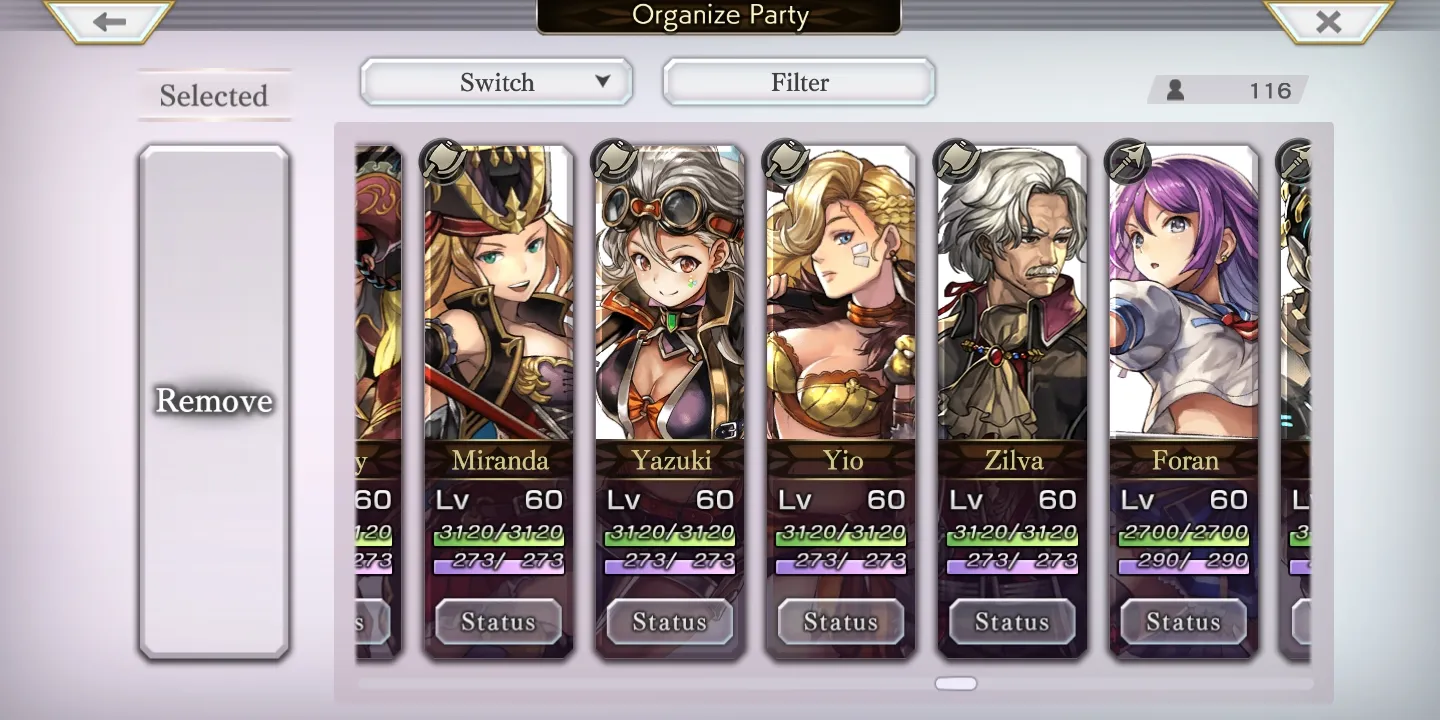View Miranda's Status
Screen dimensions: 1440x720
[498, 622]
